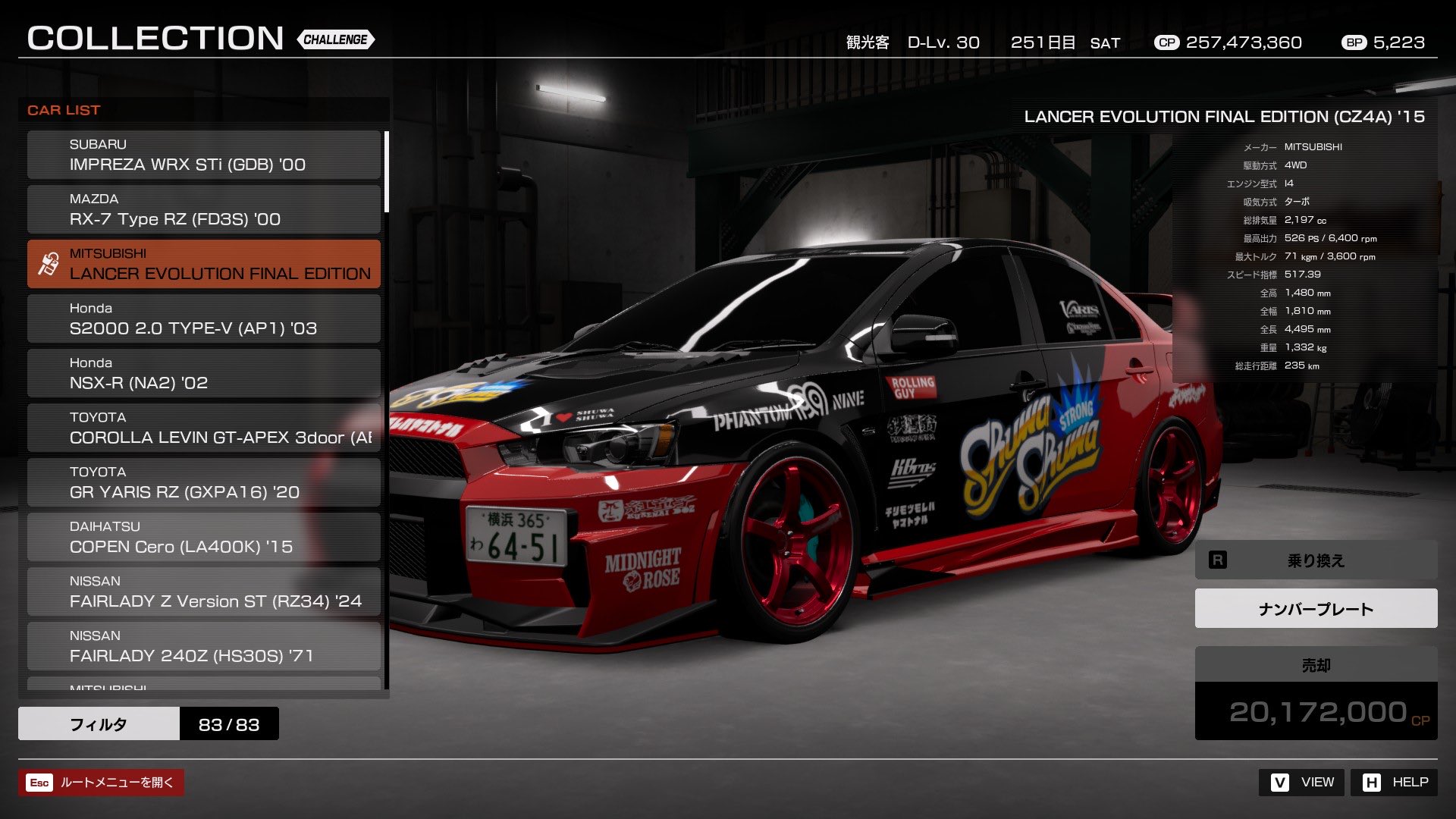1456x819 pixels.
Task: Select MAZDA RX-7 Type RZ entry
Action: click(203, 209)
